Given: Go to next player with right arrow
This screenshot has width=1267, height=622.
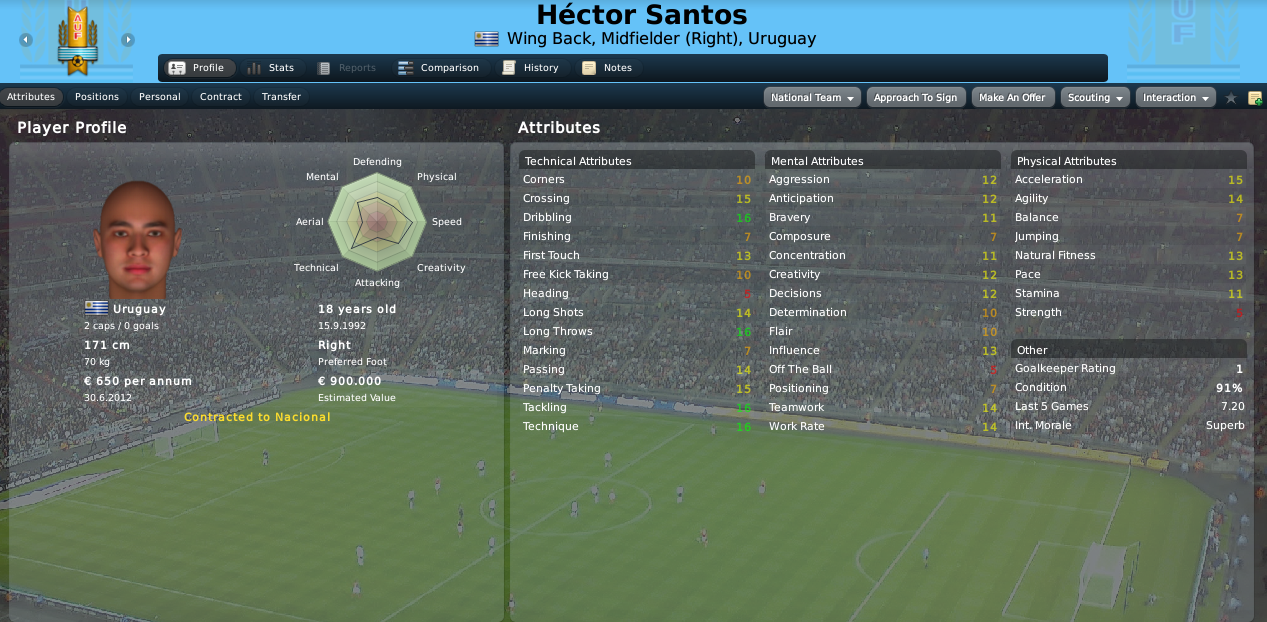Looking at the screenshot, I should click(x=128, y=40).
